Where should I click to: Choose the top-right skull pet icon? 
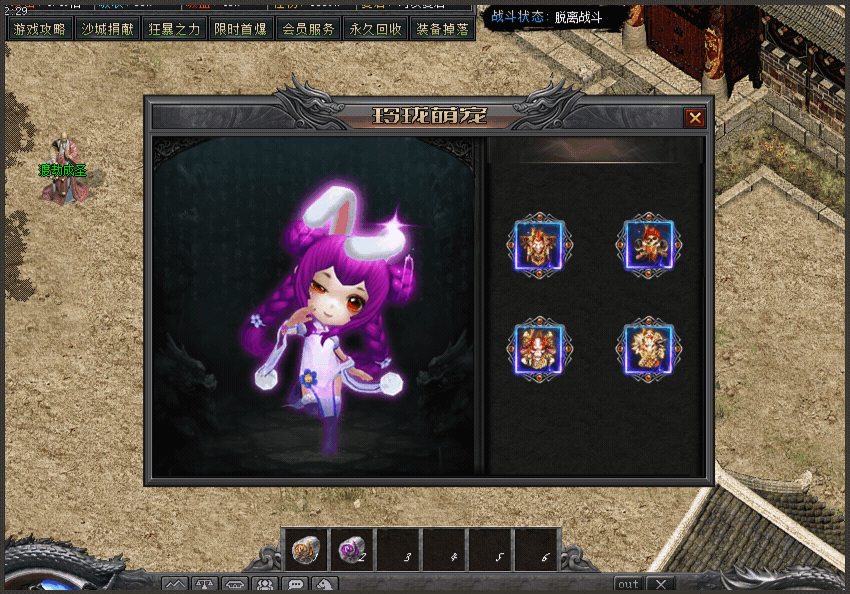pyautogui.click(x=649, y=245)
